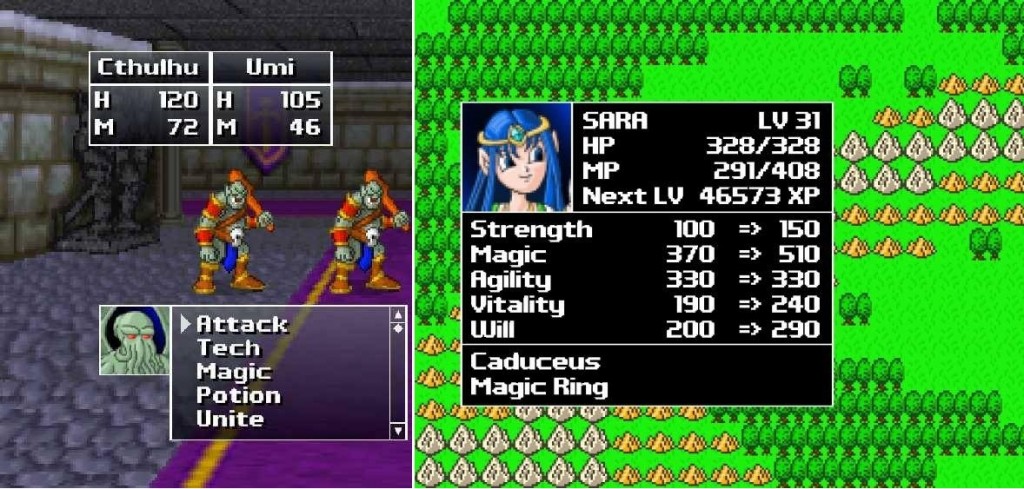Select Umi's party status panel
The height and width of the screenshot is (489, 1024).
tap(270, 98)
